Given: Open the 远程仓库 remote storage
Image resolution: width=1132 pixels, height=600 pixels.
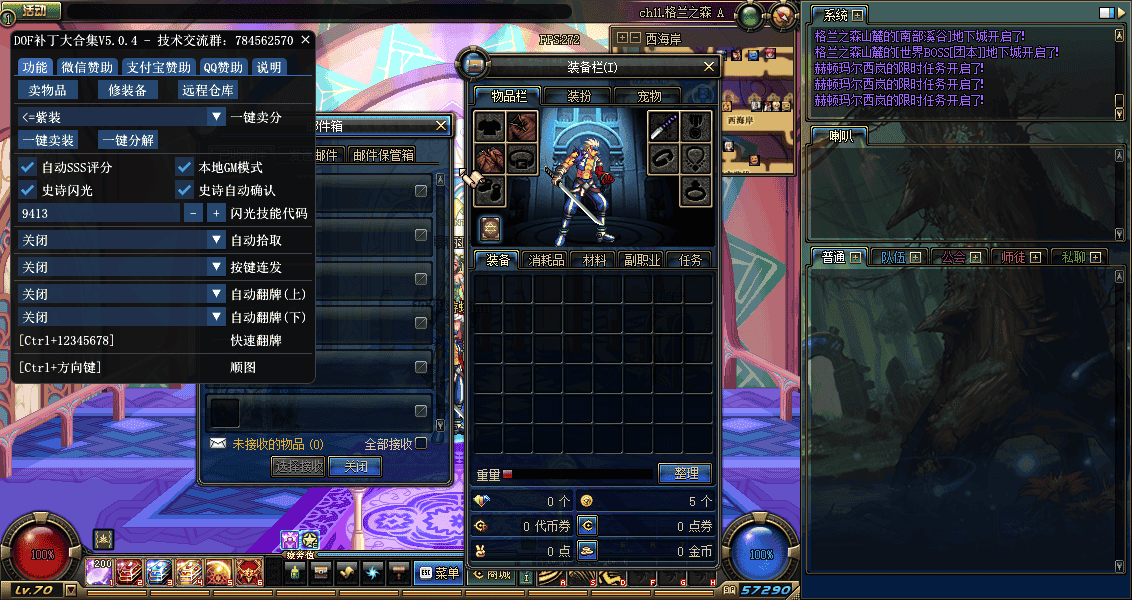Looking at the screenshot, I should tap(208, 90).
